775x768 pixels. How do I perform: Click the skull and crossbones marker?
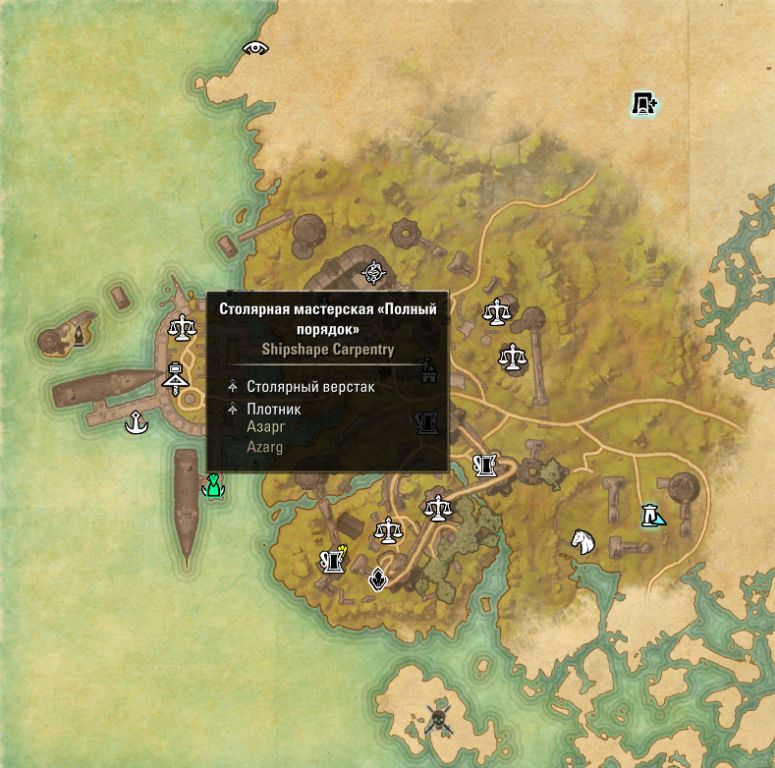437,719
